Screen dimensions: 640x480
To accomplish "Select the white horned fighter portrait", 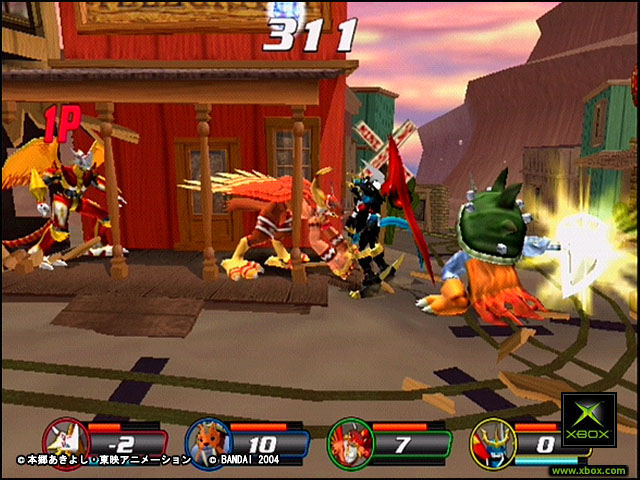I will pyautogui.click(x=64, y=441).
